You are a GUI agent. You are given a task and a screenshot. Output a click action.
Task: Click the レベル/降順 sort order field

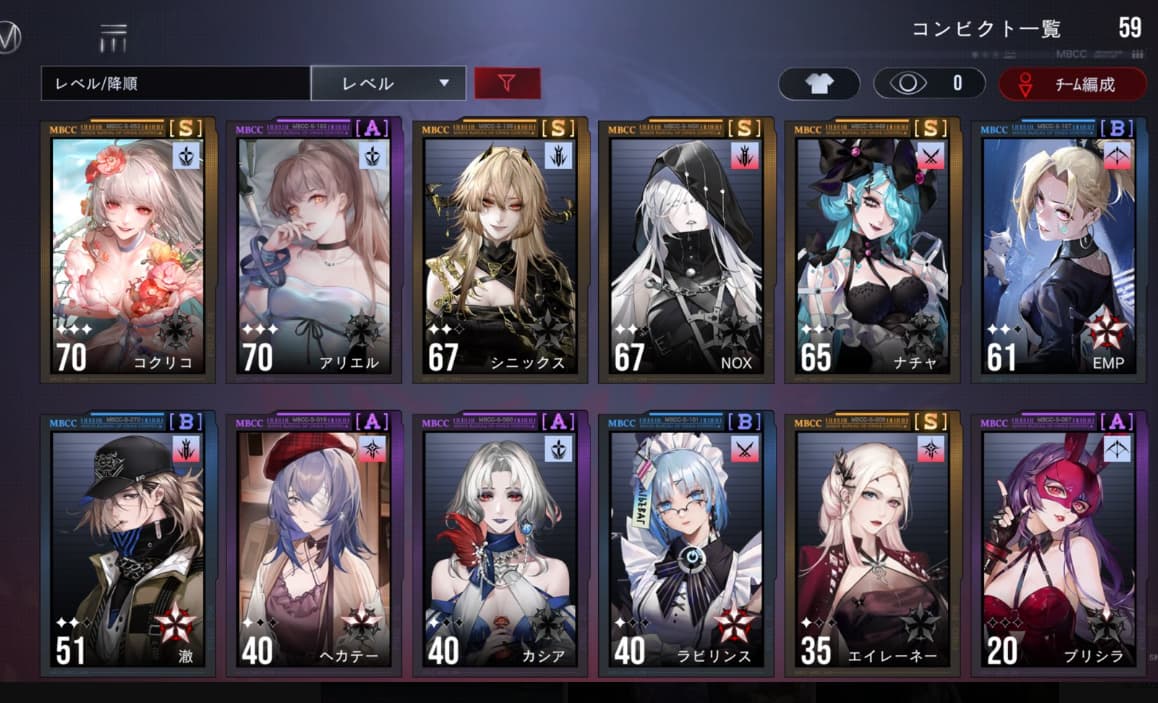click(175, 84)
